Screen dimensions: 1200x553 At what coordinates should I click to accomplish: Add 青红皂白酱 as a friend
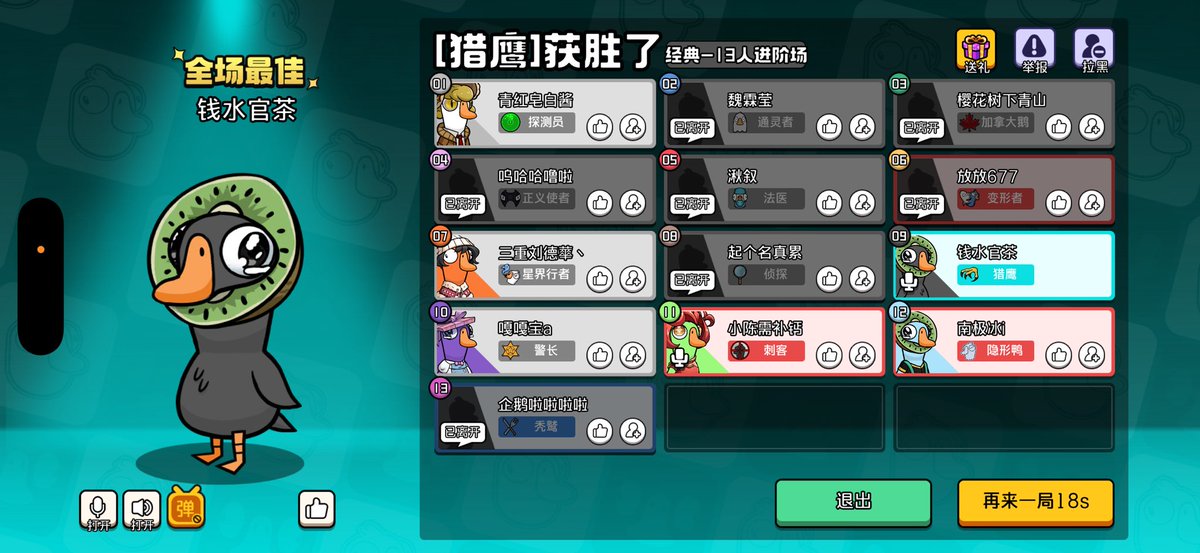point(632,126)
